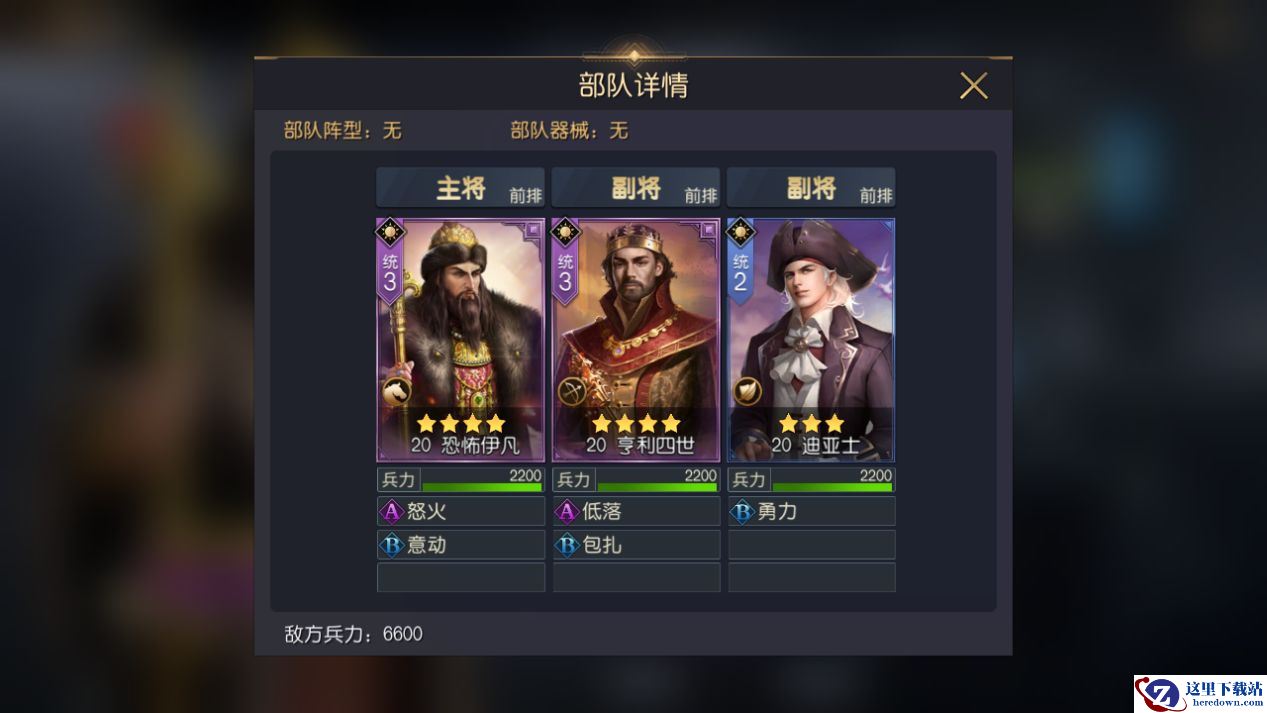Check the 勇力 skill
This screenshot has height=713, width=1267.
[811, 512]
